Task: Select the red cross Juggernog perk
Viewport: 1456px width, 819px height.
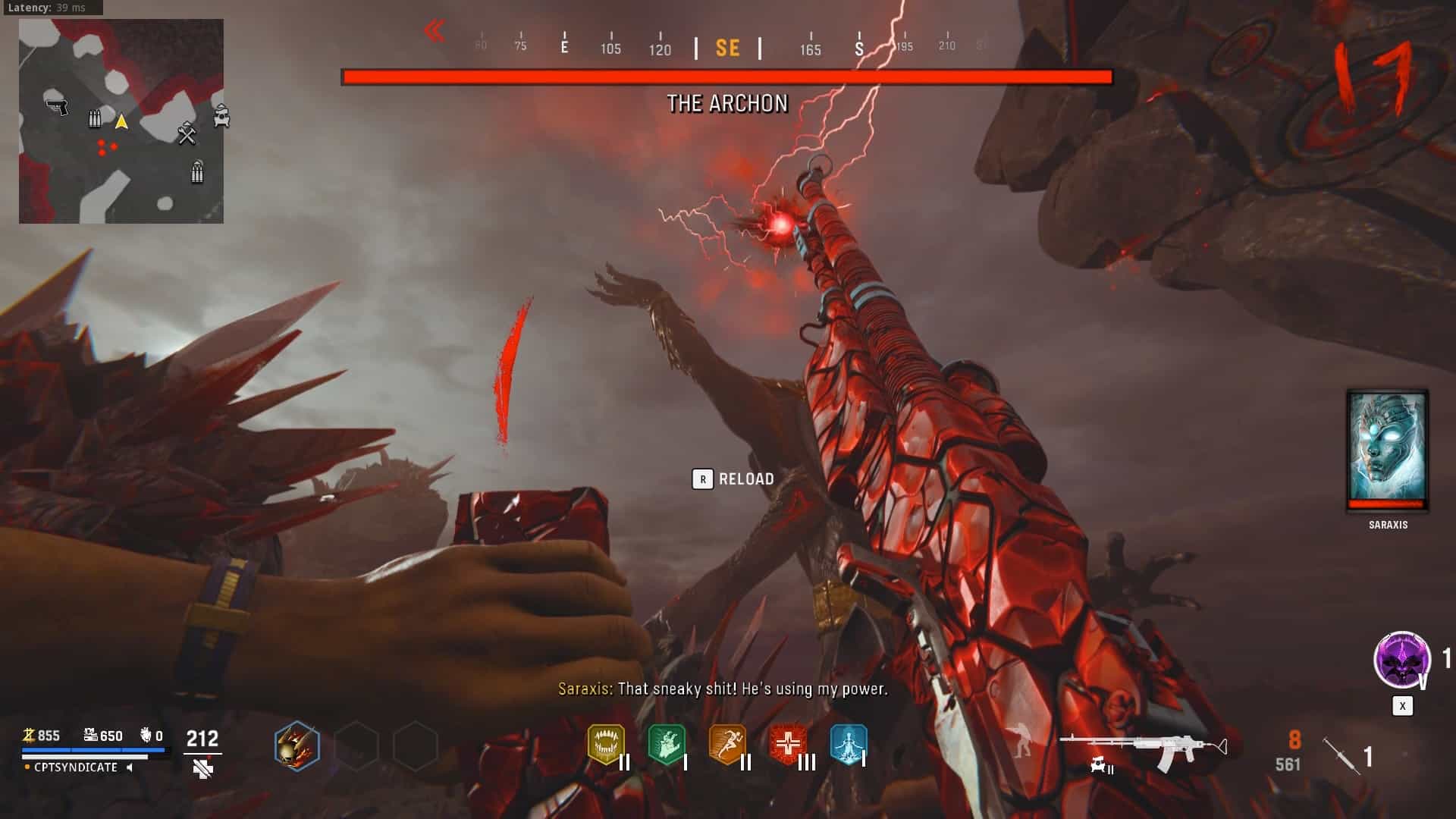Action: [x=788, y=744]
